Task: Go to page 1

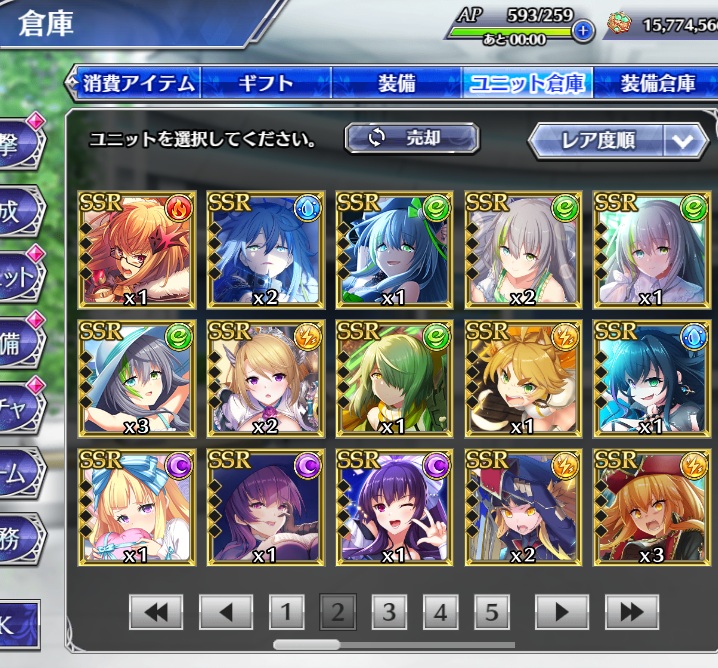Action: click(286, 612)
